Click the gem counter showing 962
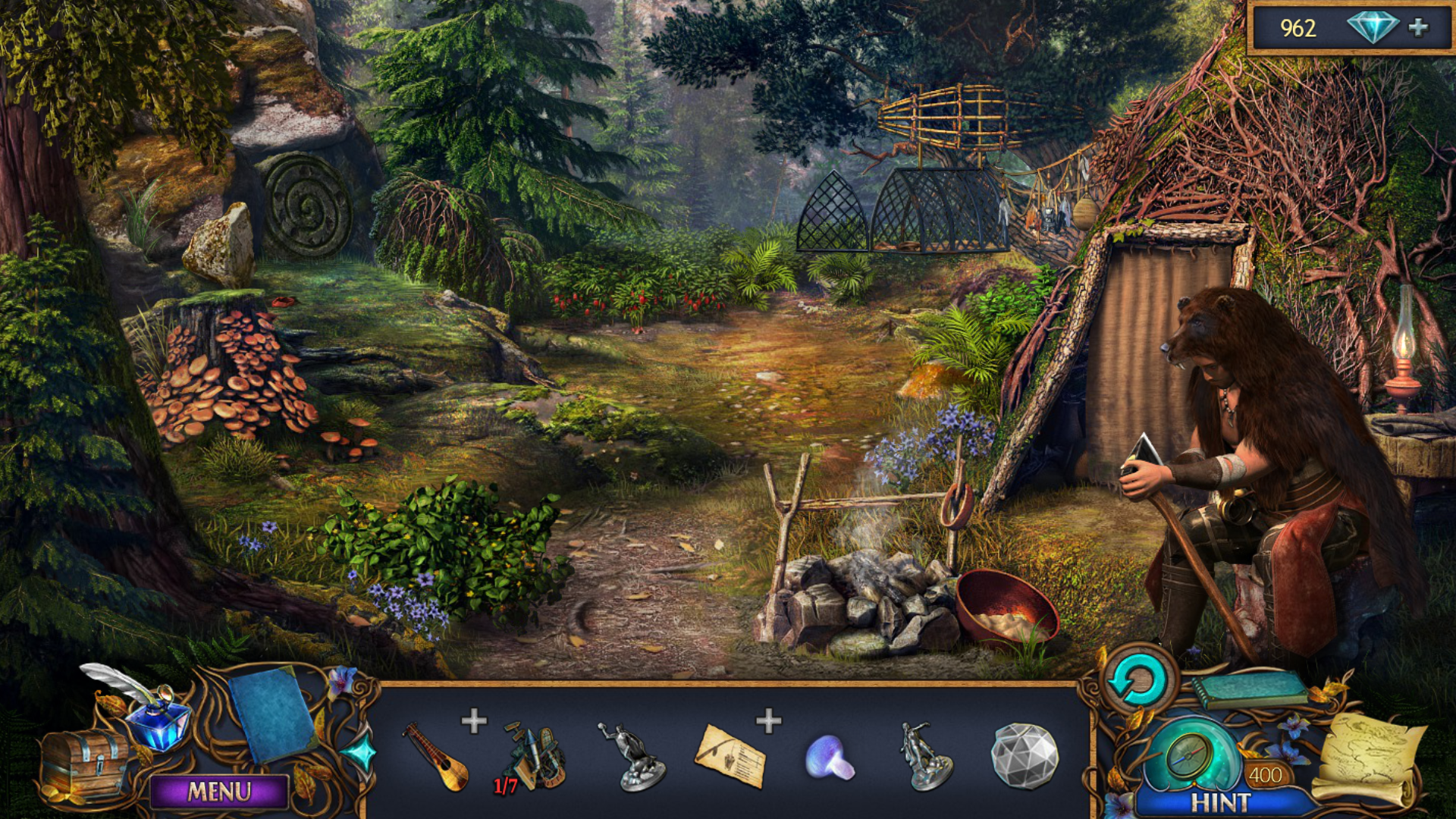 click(x=1300, y=30)
